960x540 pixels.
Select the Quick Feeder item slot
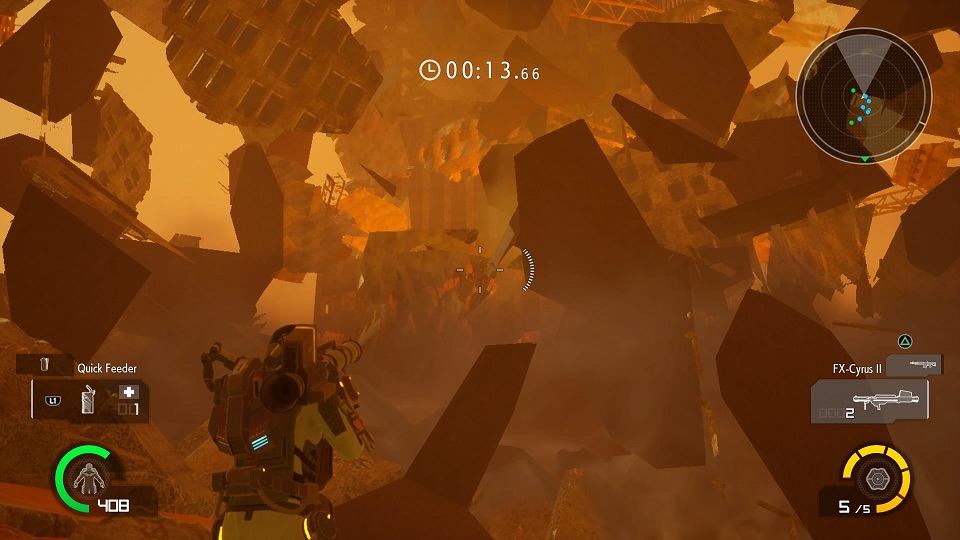(x=90, y=401)
